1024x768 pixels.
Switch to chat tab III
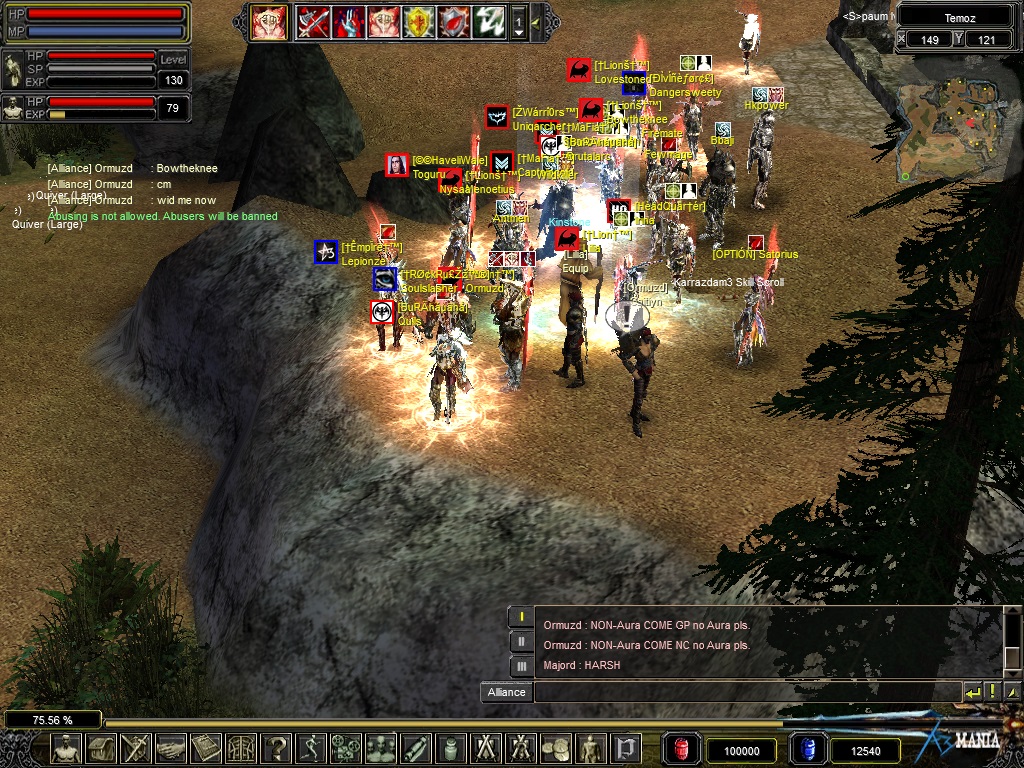pyautogui.click(x=521, y=666)
